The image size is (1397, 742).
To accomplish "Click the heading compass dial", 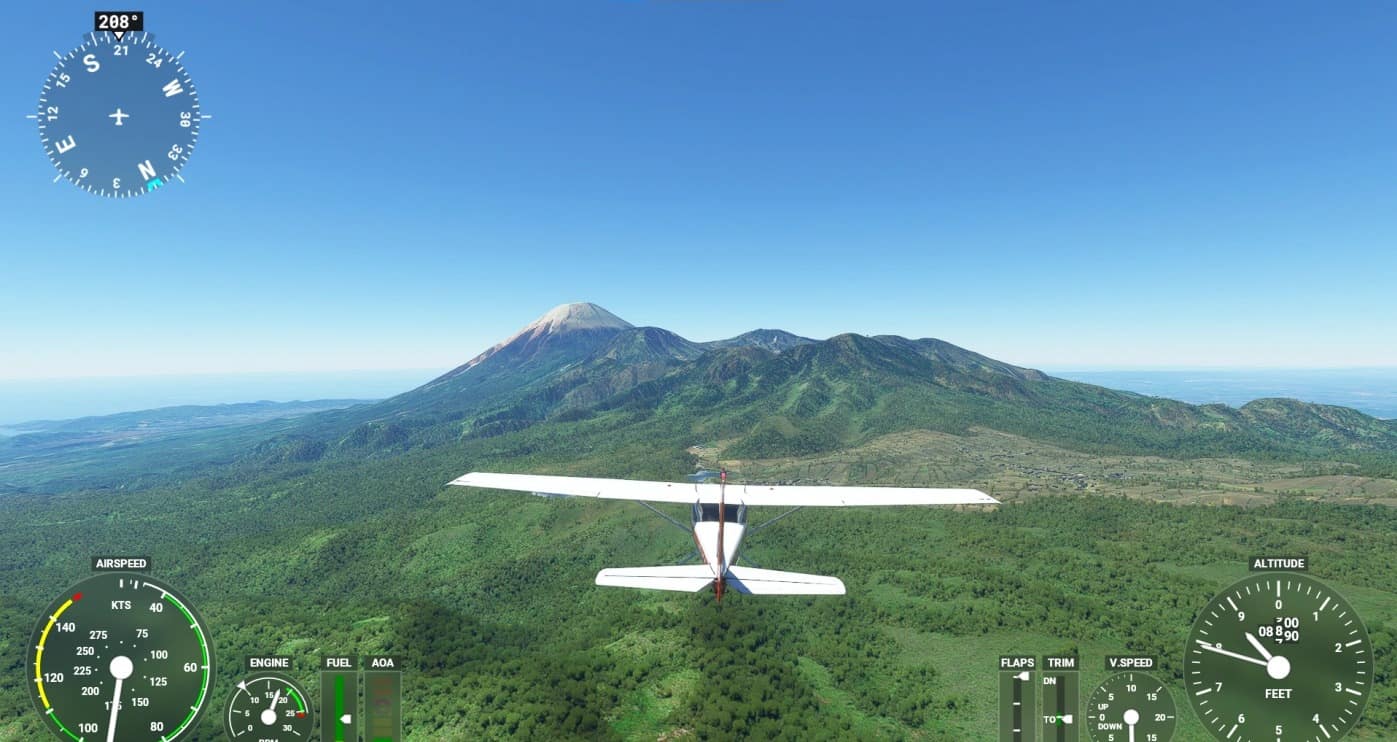I will tap(119, 115).
